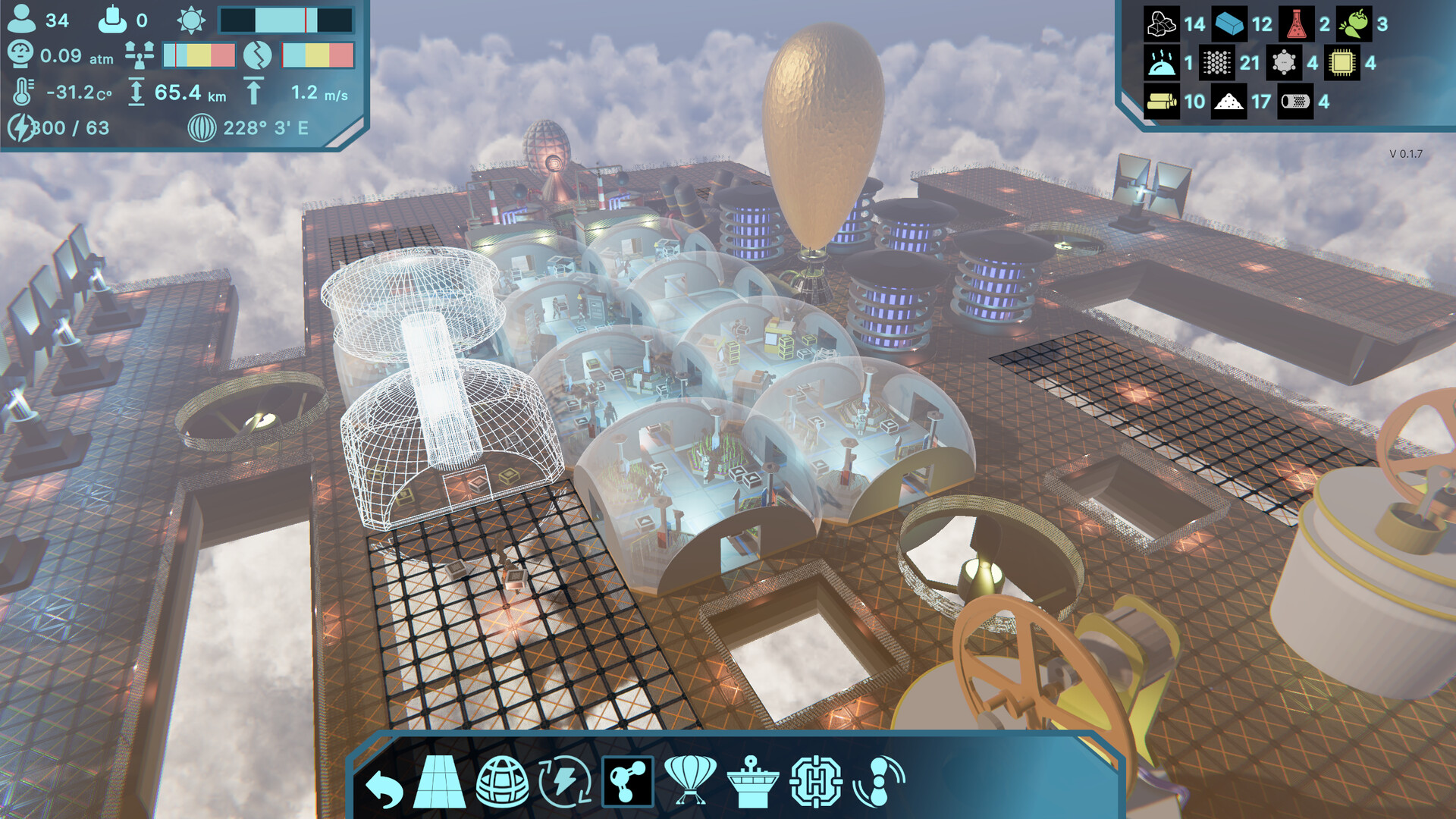1456x819 pixels.
Task: Choose the power lightning bolt category
Action: [564, 782]
